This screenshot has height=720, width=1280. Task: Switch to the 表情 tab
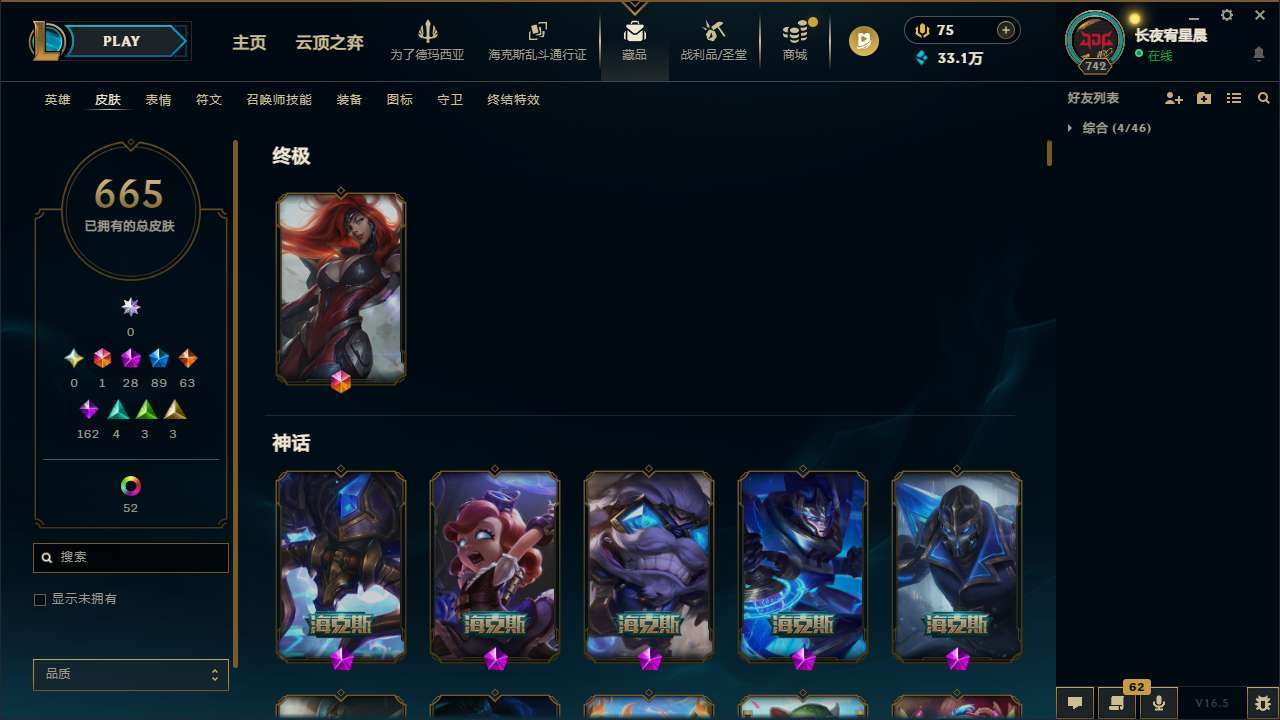[x=158, y=100]
